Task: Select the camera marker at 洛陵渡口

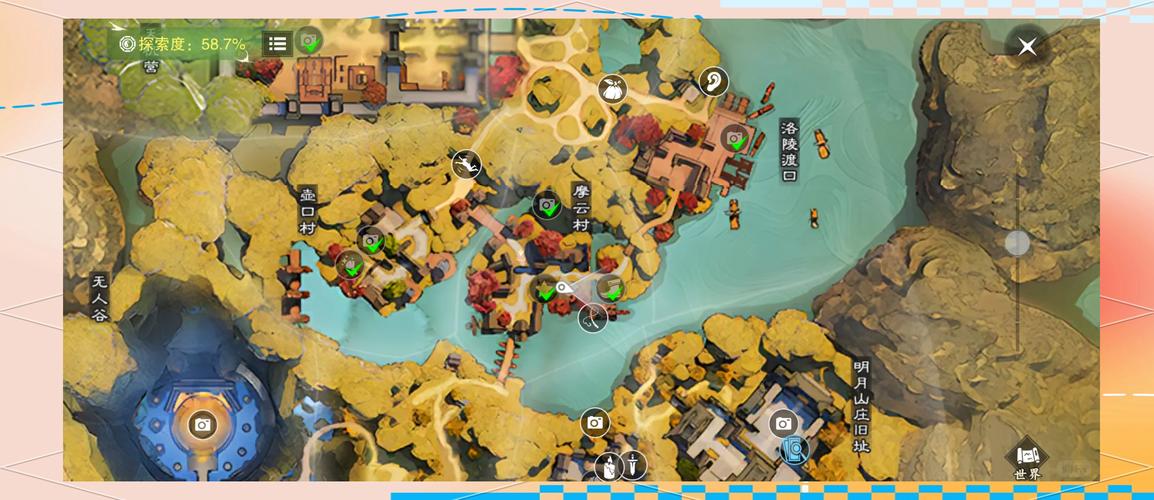Action: (x=735, y=138)
